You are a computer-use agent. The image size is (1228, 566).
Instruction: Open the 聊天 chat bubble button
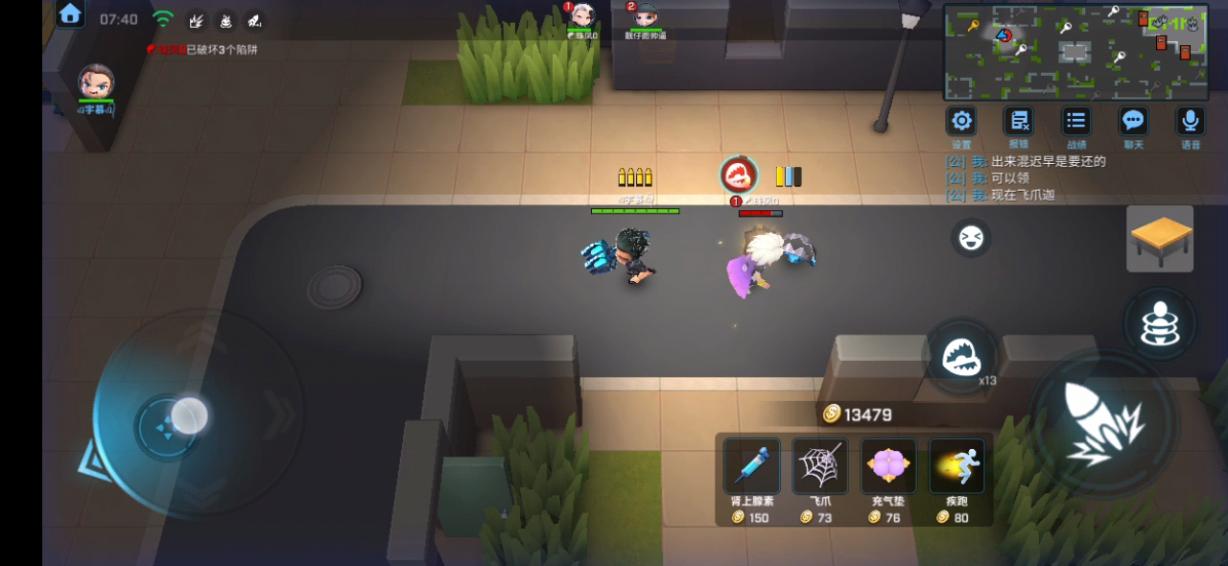(x=1133, y=122)
